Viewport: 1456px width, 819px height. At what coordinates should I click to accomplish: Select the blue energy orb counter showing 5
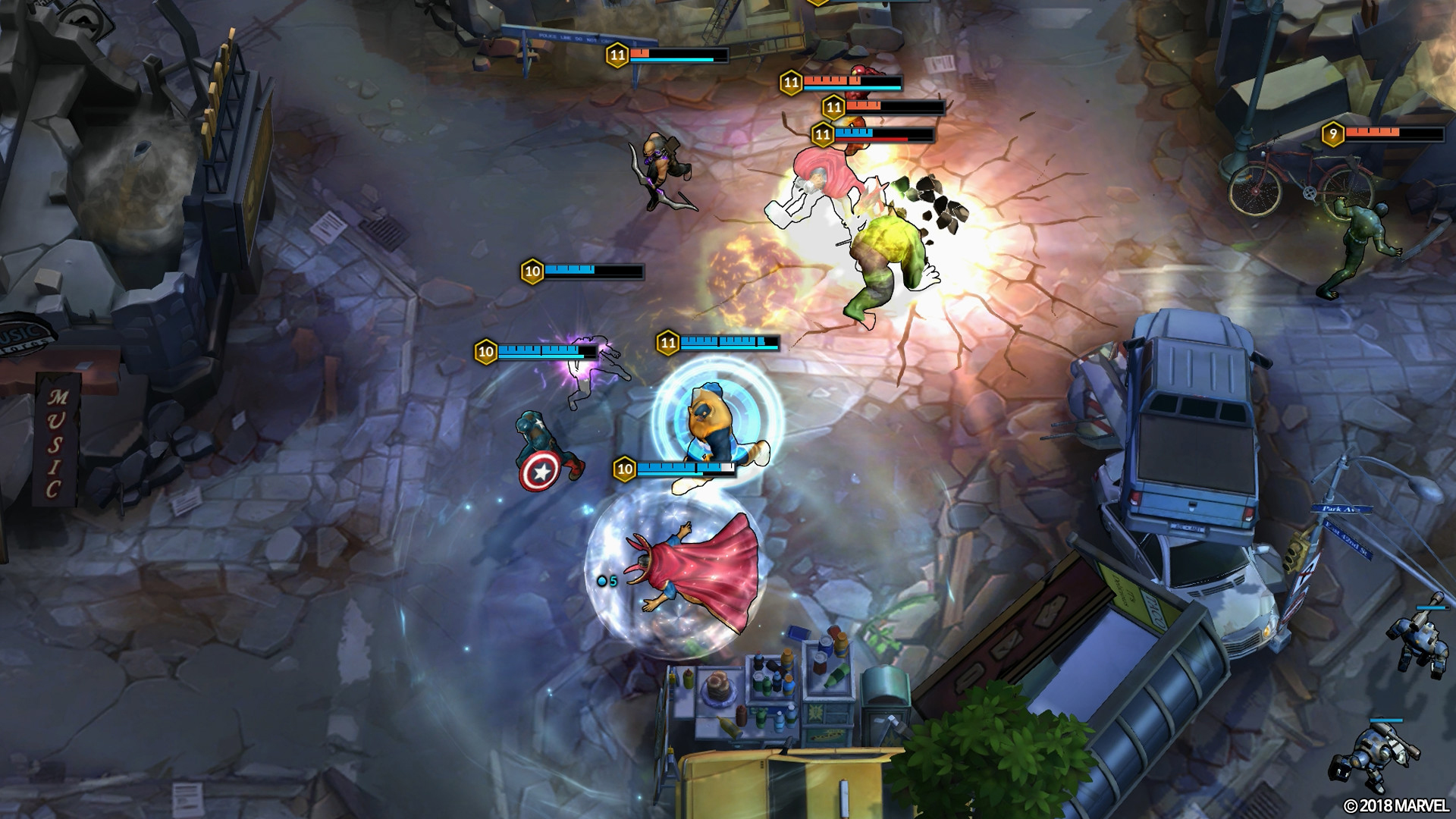click(607, 581)
